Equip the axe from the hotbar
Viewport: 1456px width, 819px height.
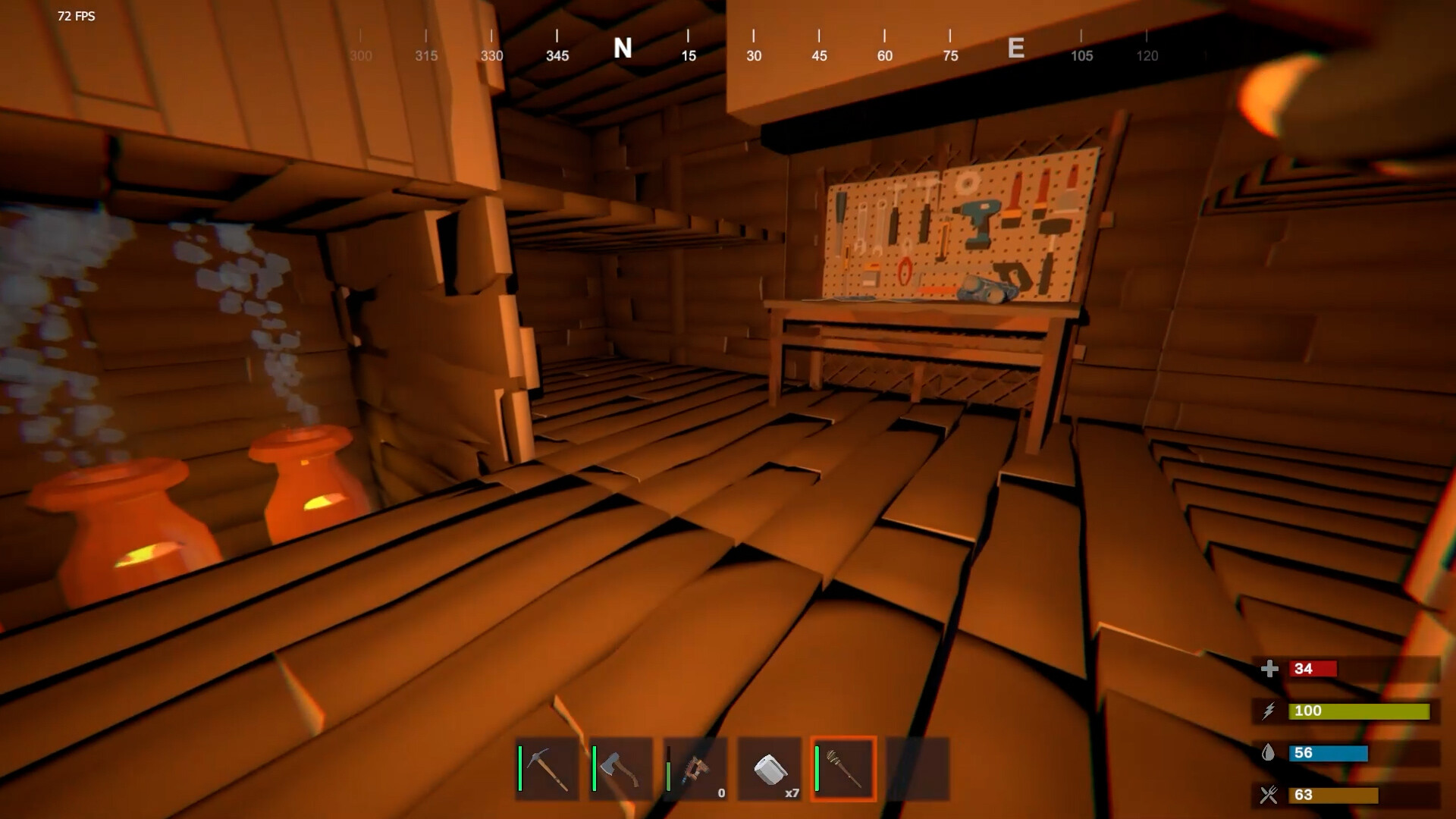621,769
